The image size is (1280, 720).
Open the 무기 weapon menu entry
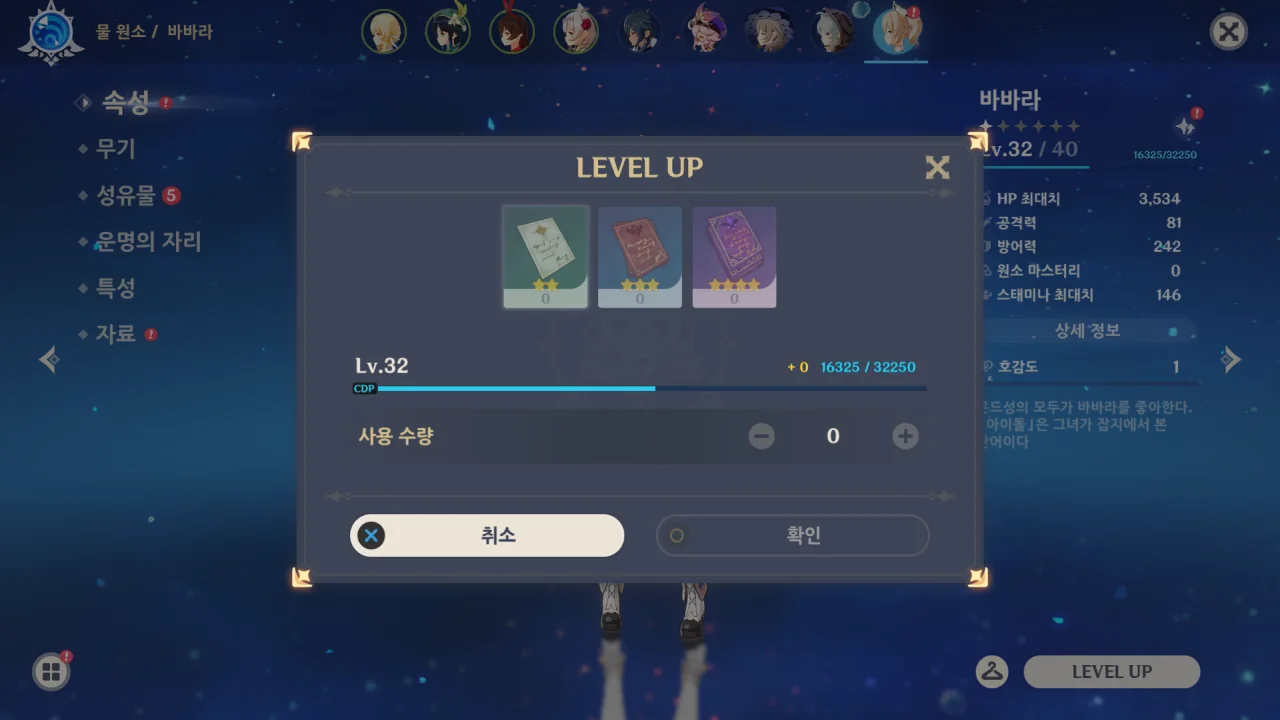tap(115, 149)
